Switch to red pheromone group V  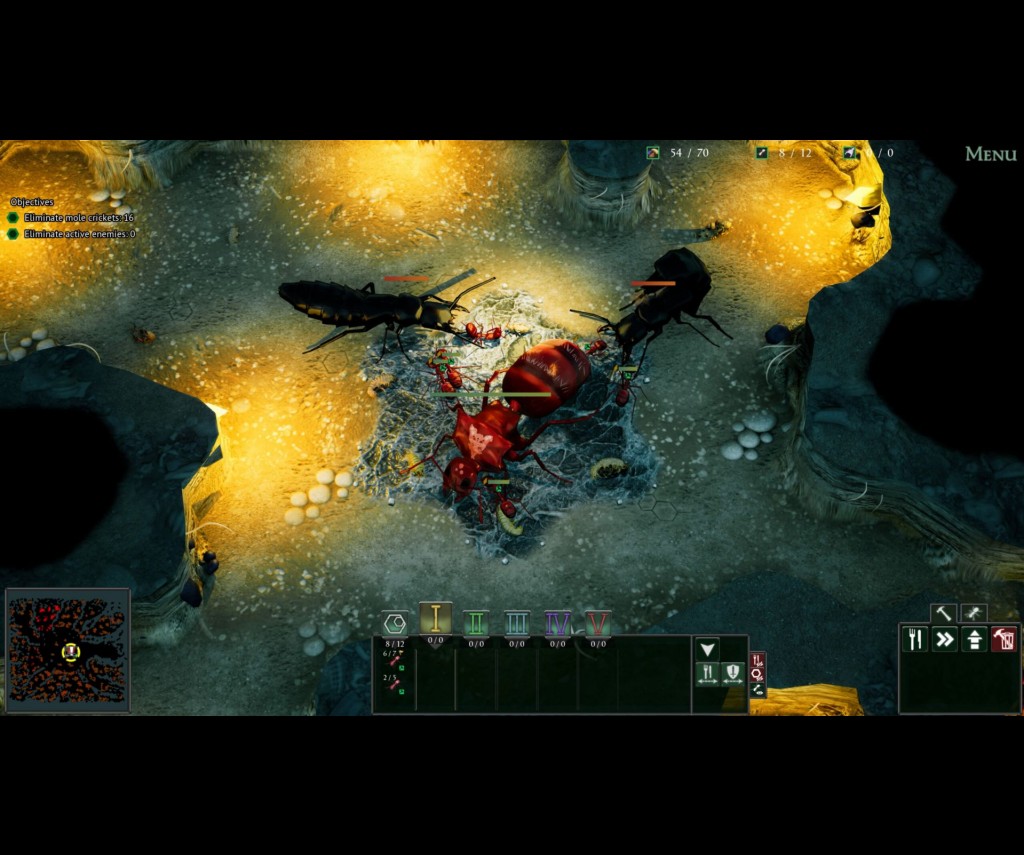pyautogui.click(x=598, y=624)
